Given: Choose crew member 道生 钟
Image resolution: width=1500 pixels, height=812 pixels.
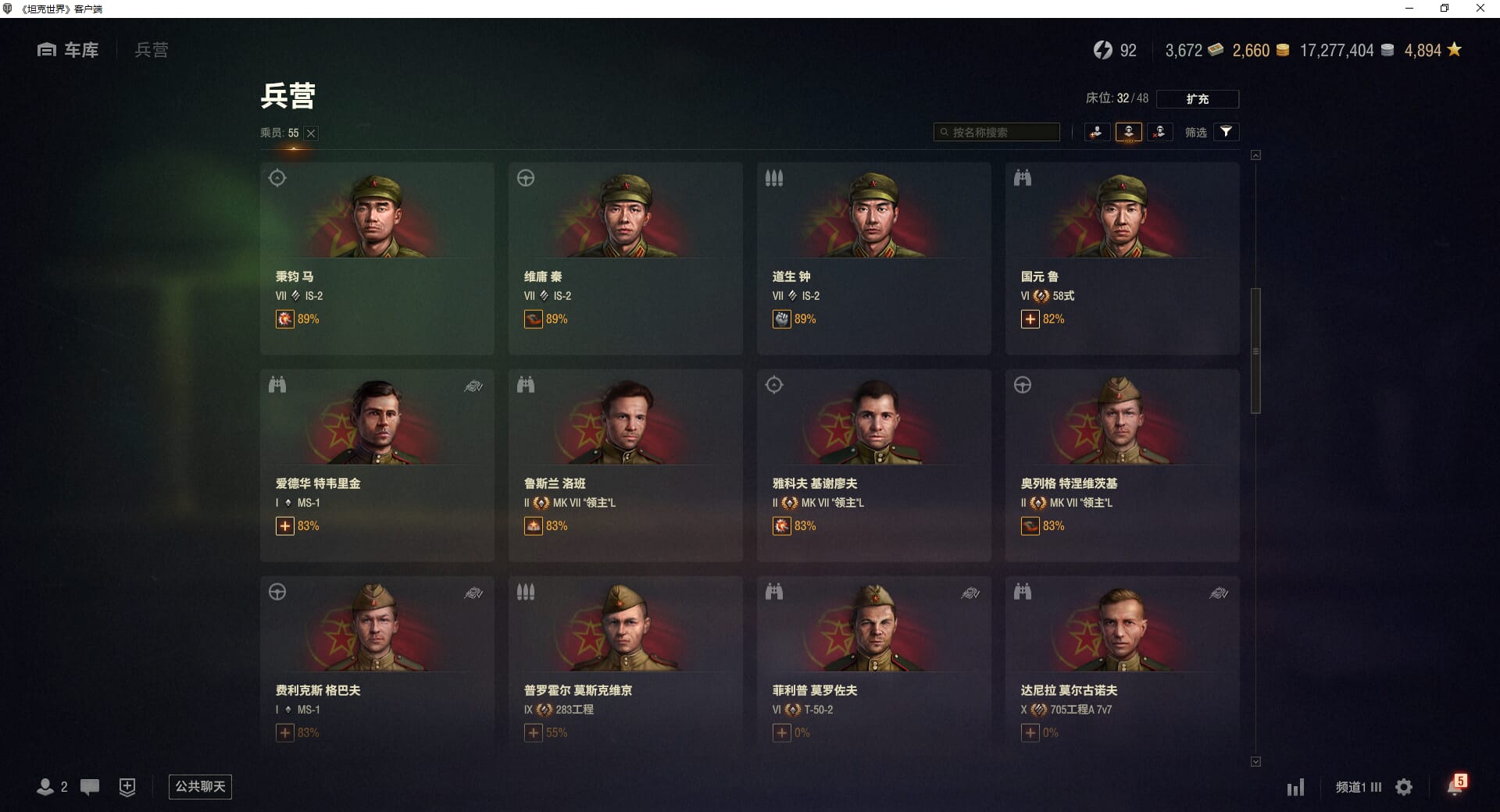Looking at the screenshot, I should pyautogui.click(x=873, y=258).
